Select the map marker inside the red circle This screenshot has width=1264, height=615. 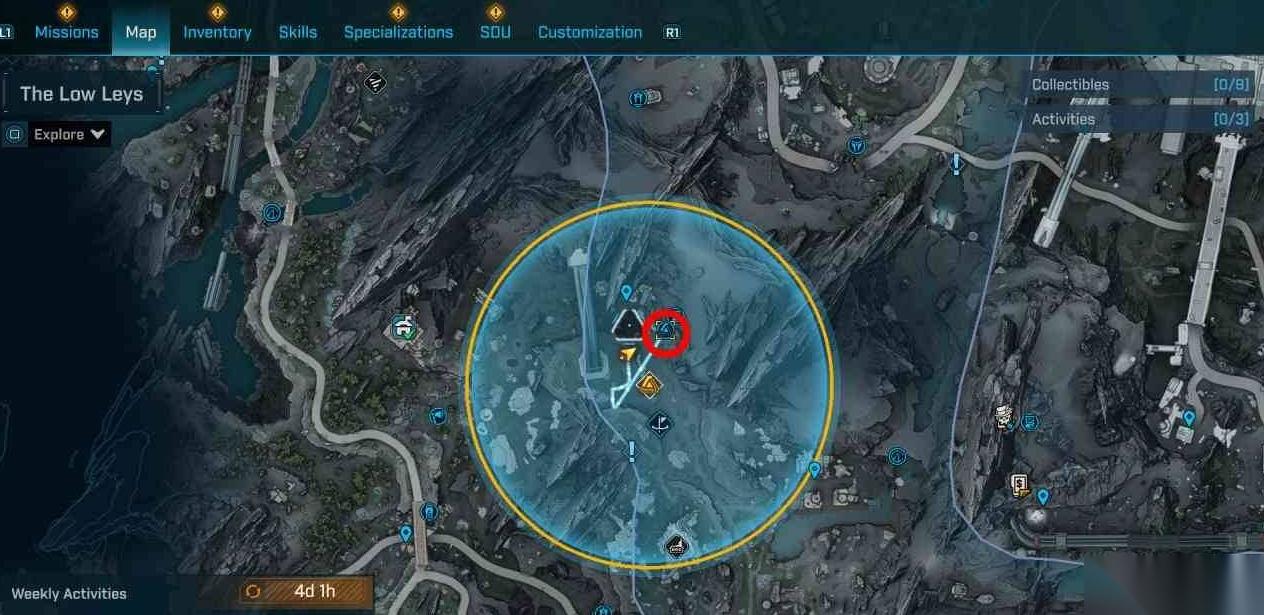(x=666, y=334)
